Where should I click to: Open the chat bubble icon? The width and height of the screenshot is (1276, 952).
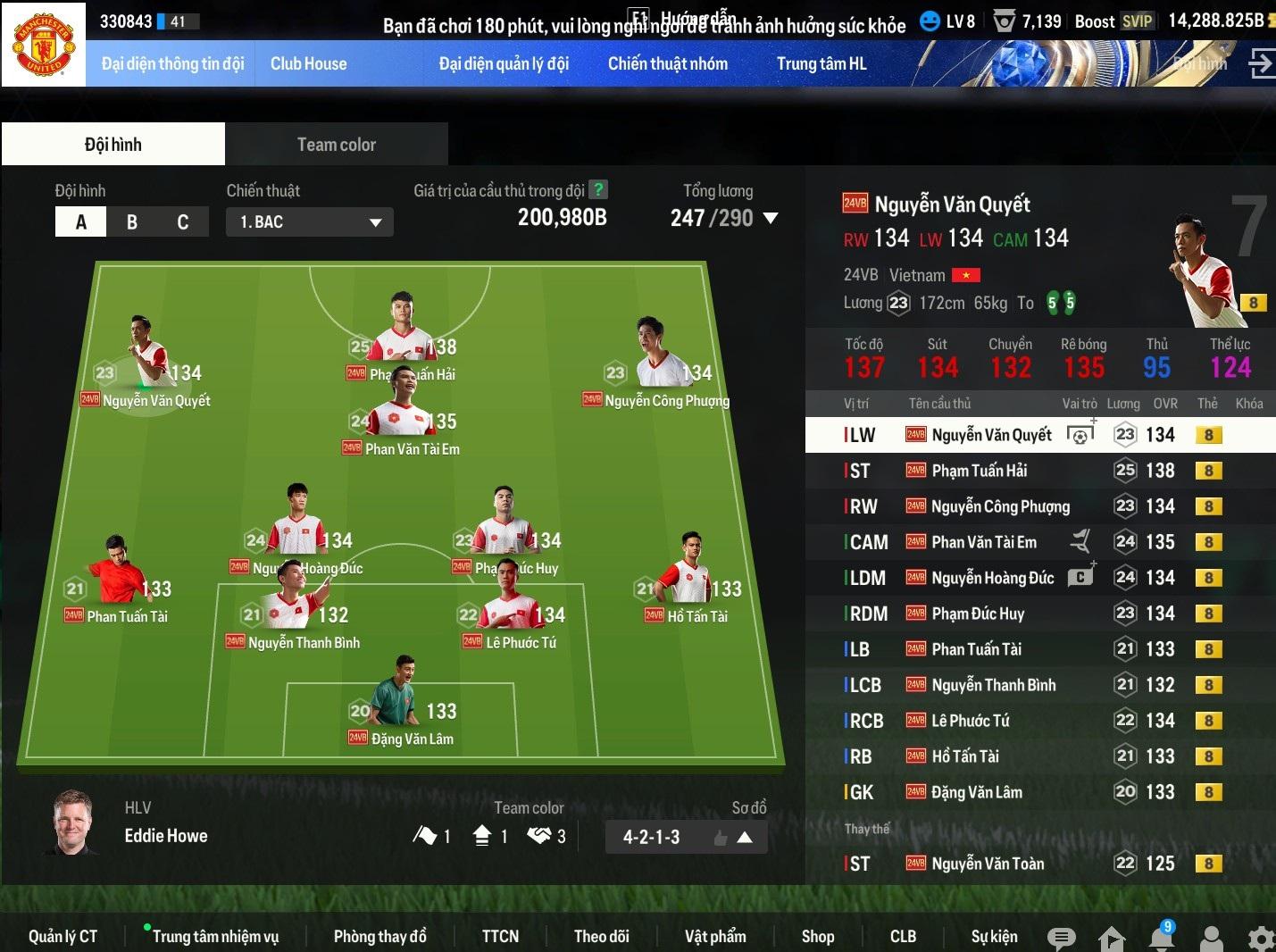[1061, 938]
